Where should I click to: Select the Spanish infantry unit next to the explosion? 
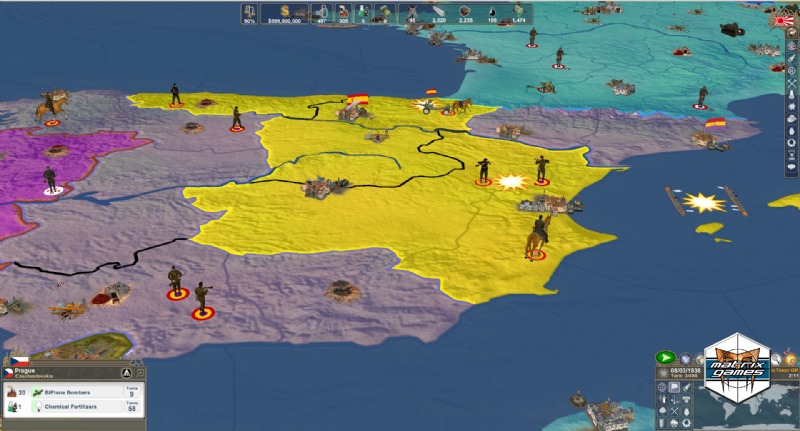pyautogui.click(x=484, y=170)
